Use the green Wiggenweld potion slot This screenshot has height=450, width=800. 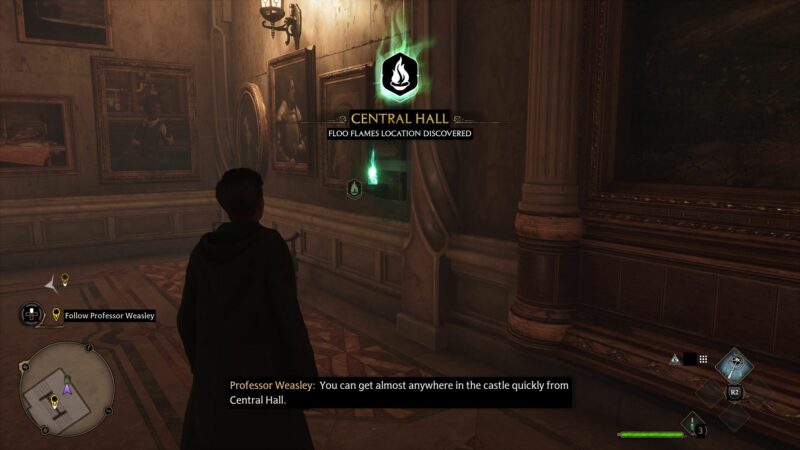point(690,424)
